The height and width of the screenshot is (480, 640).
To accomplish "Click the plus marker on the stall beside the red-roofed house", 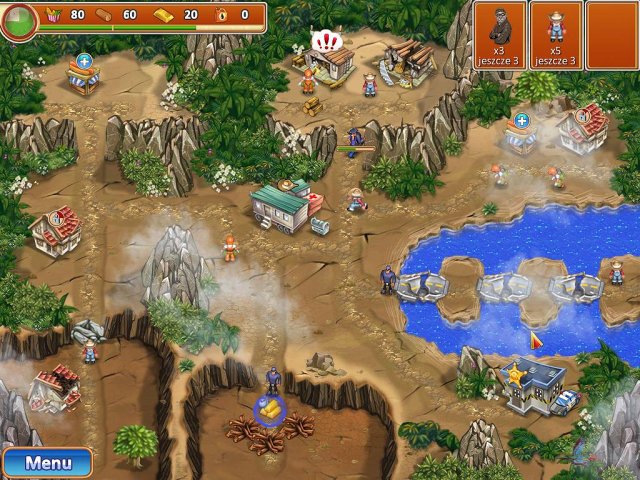I will pos(522,121).
